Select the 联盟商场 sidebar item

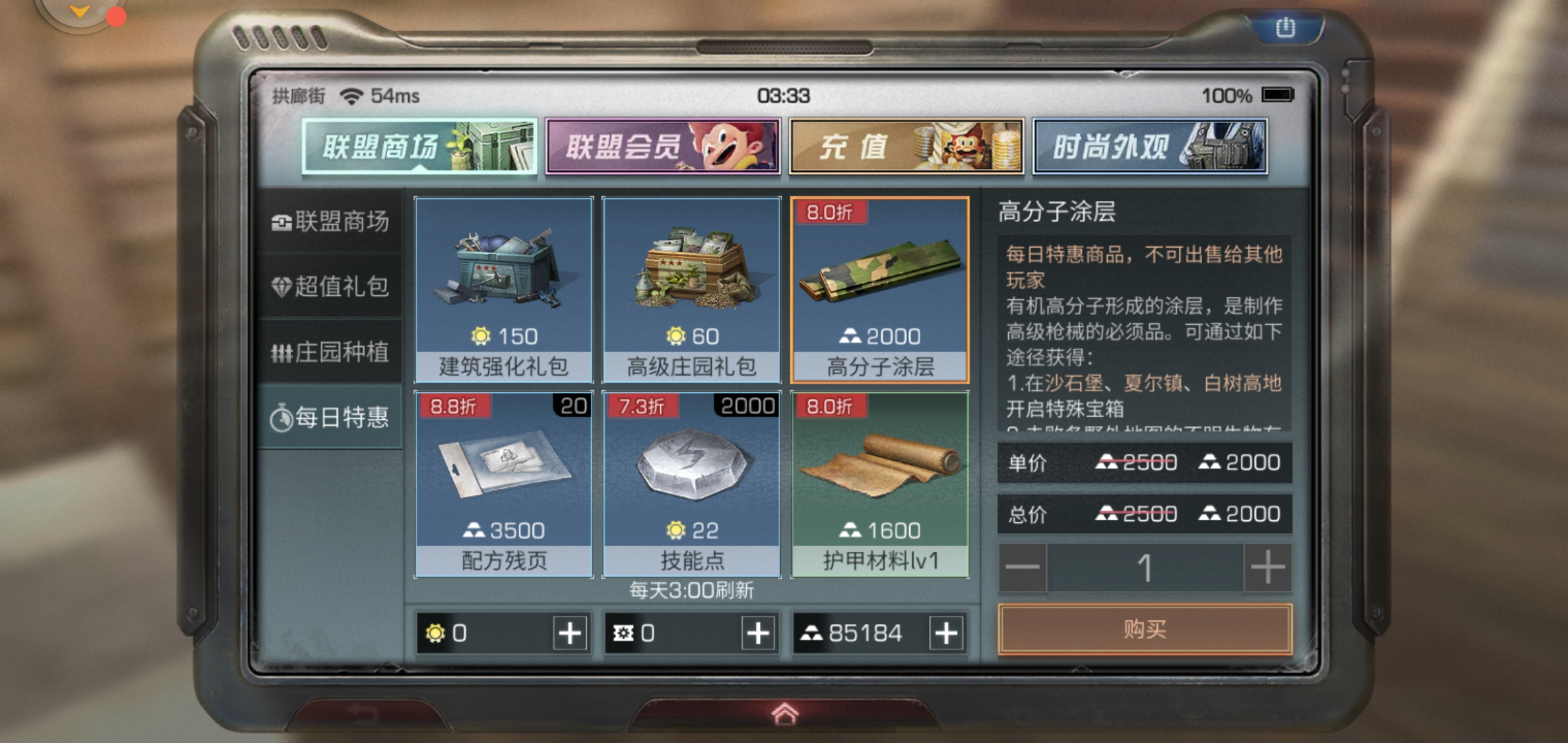tap(330, 222)
